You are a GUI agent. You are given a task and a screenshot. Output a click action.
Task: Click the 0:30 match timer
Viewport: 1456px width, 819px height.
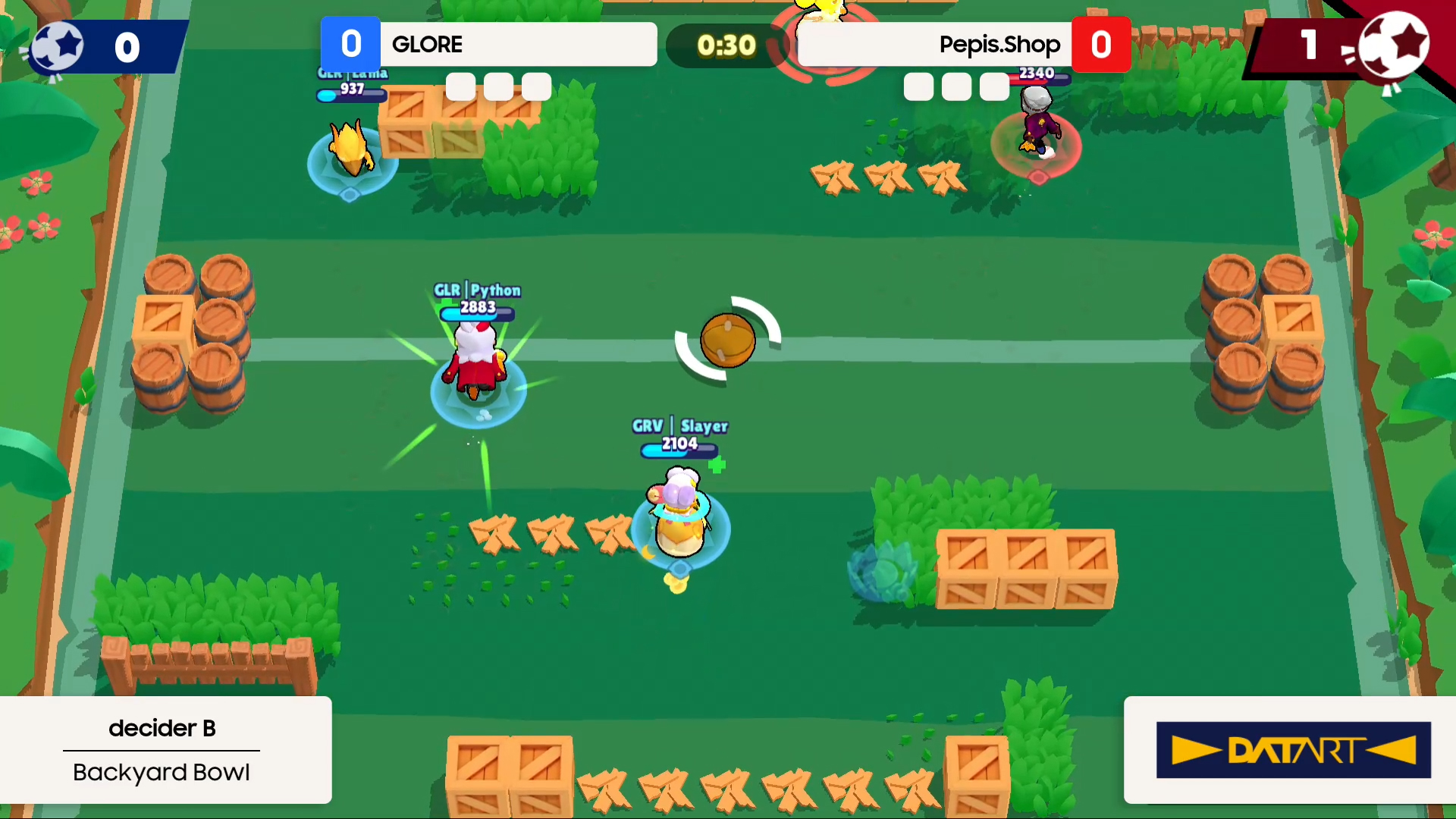(726, 45)
